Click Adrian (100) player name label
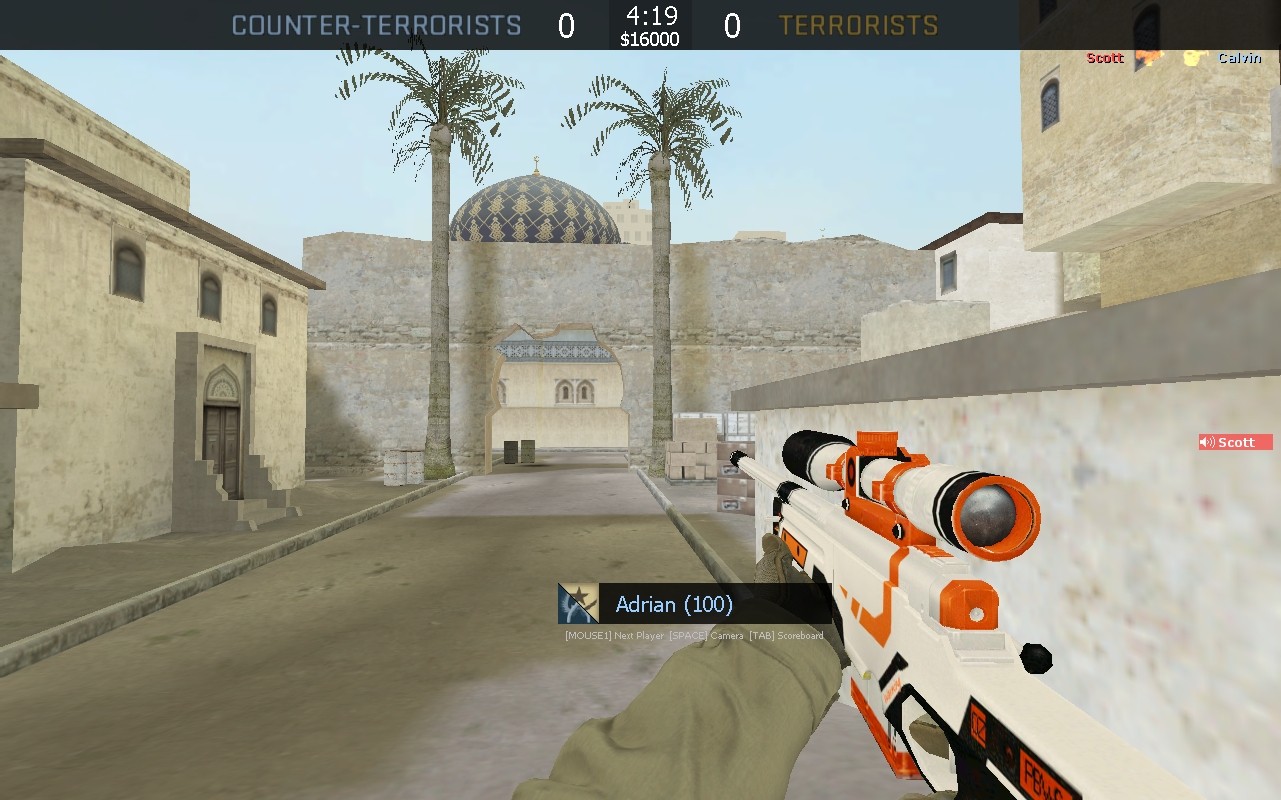The image size is (1281, 800). click(672, 604)
